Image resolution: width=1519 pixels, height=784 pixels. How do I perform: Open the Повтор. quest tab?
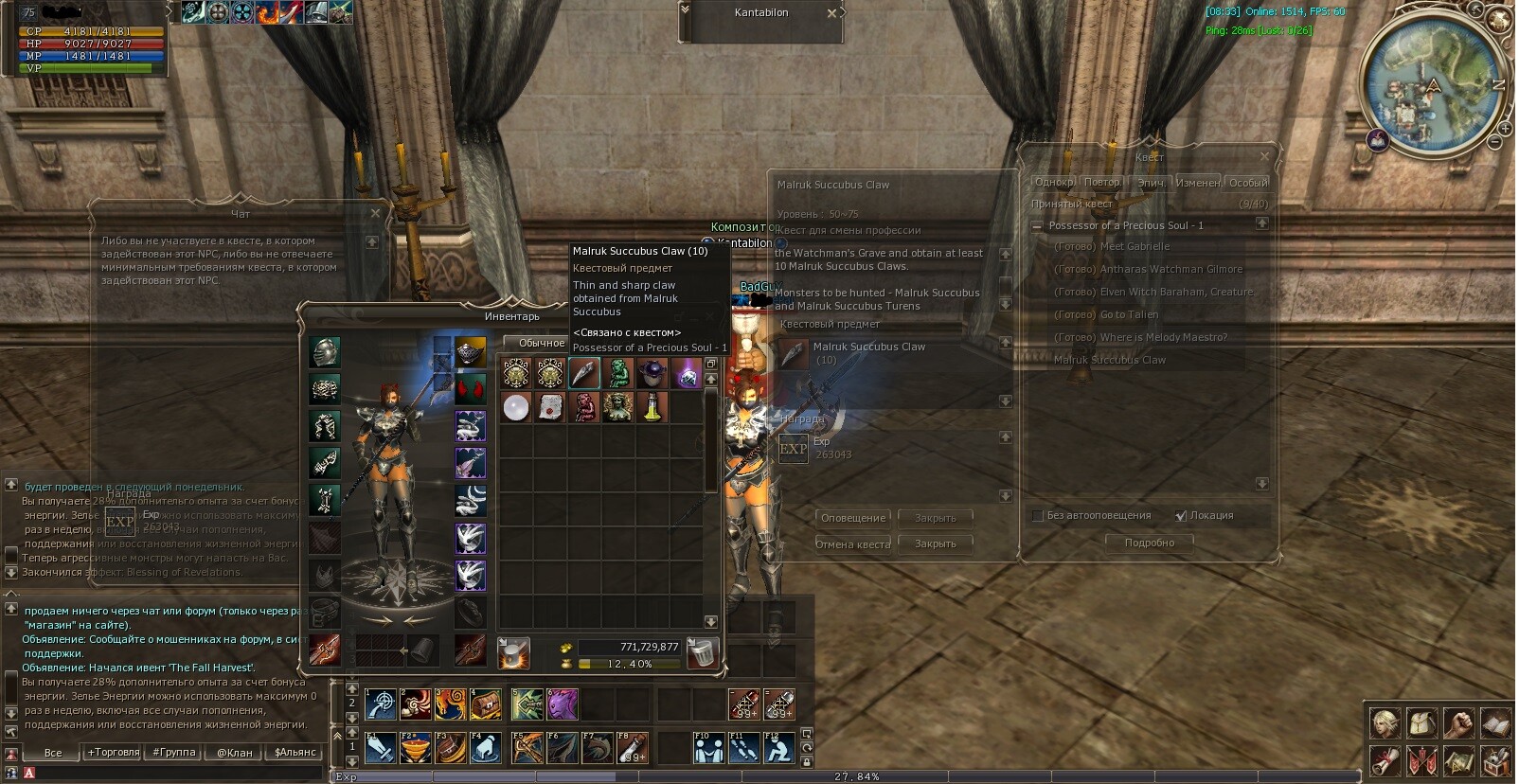[x=1102, y=183]
